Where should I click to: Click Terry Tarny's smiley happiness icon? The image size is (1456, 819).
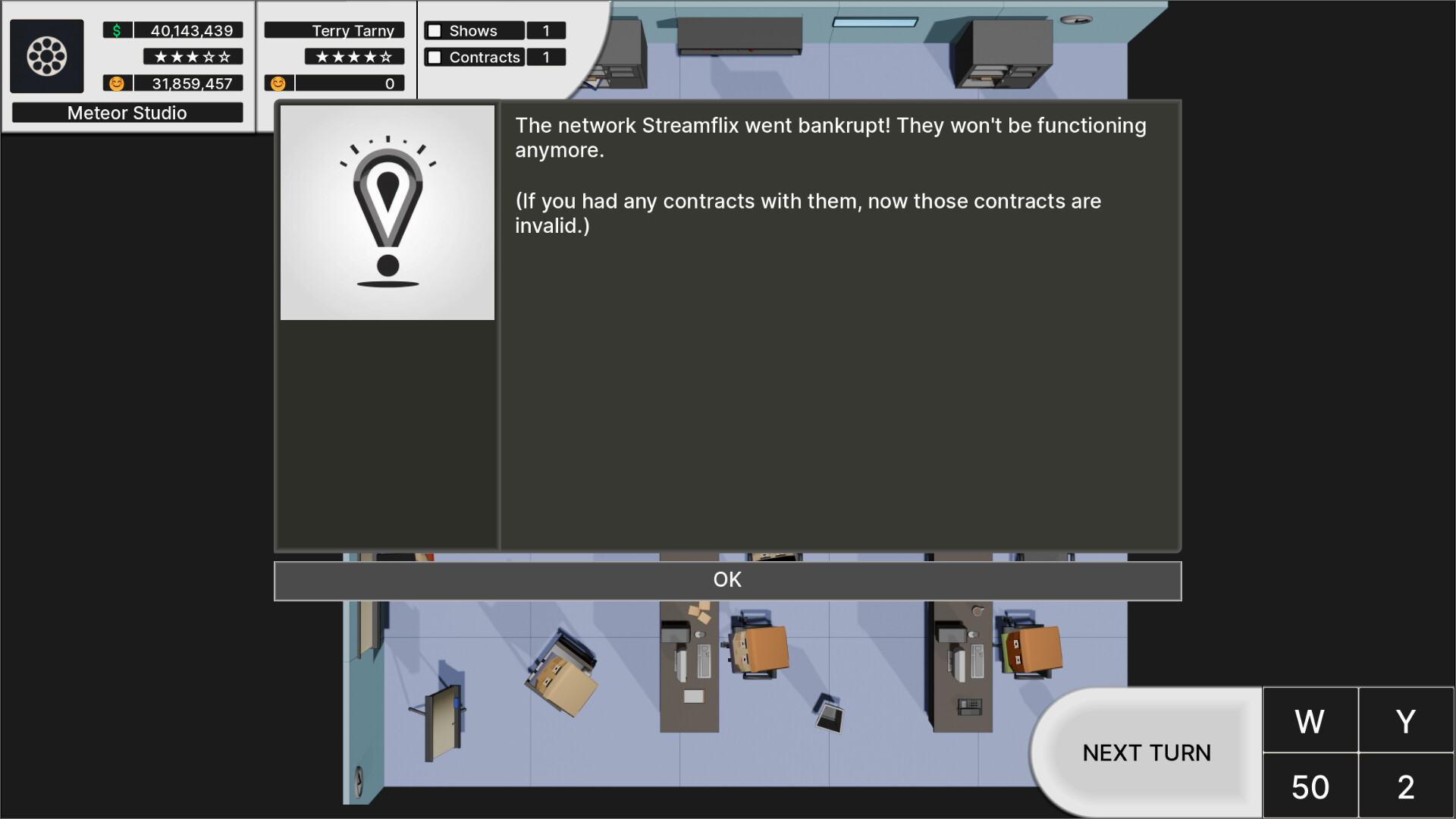pyautogui.click(x=278, y=83)
